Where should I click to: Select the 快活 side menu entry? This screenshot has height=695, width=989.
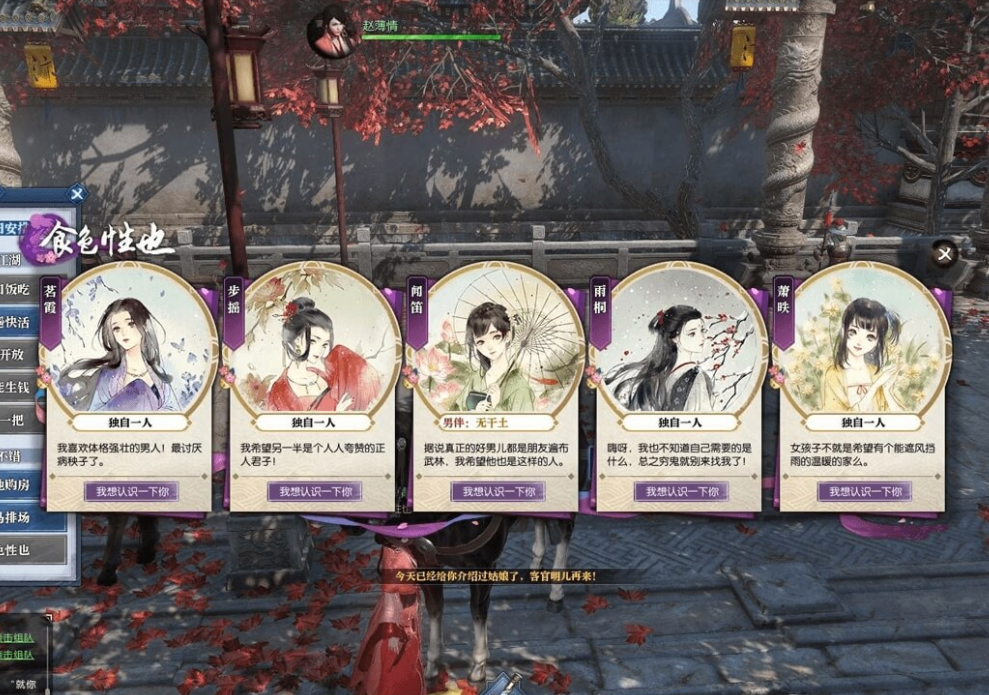[x=25, y=322]
